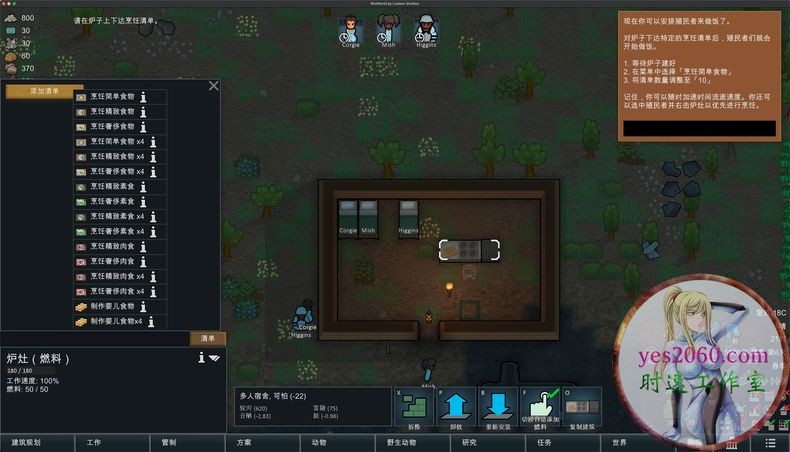The image size is (790, 452).
Task: Close the bill list panel
Action: [x=213, y=86]
